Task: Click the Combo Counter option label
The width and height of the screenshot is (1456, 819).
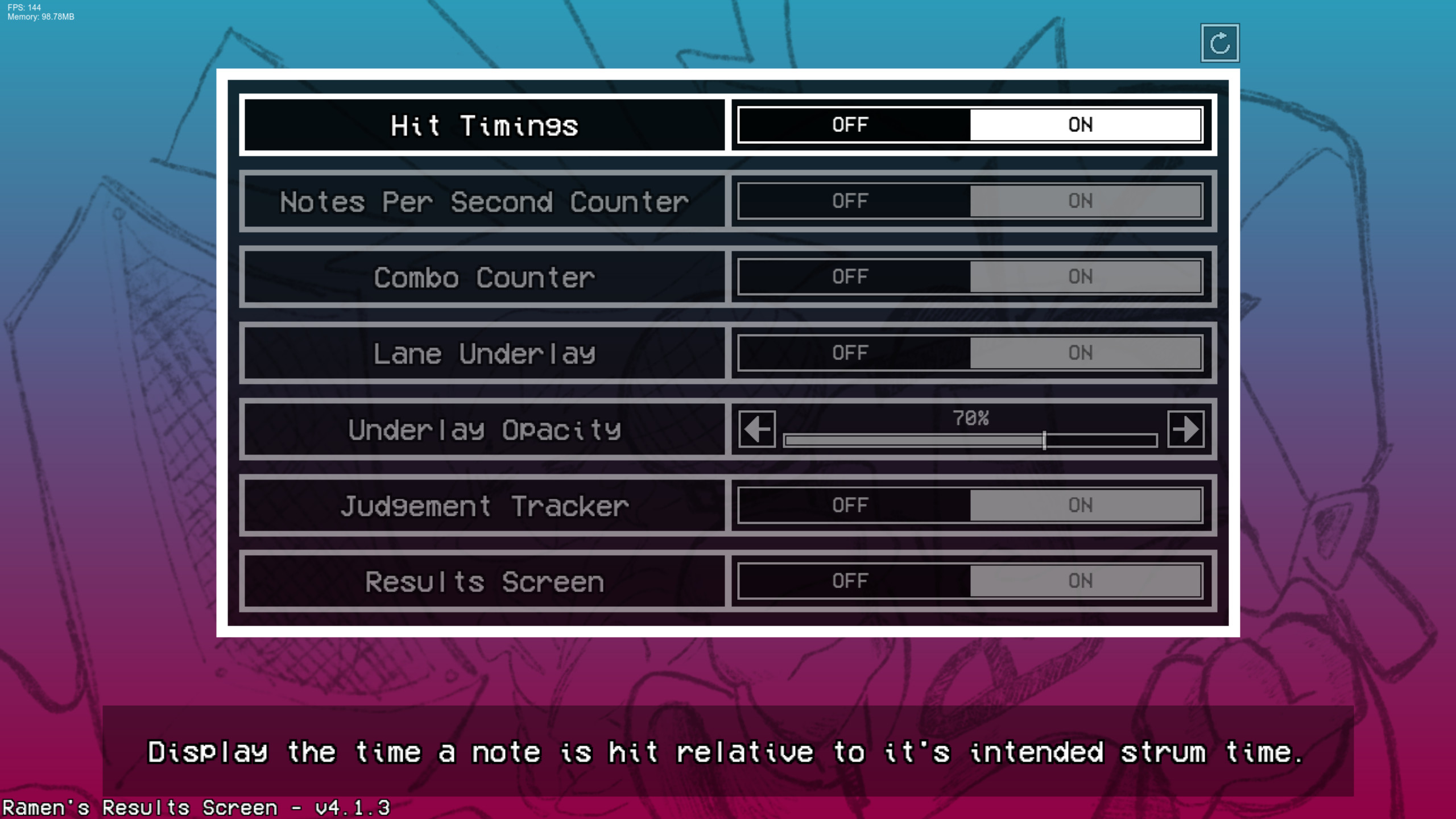Action: (x=483, y=277)
